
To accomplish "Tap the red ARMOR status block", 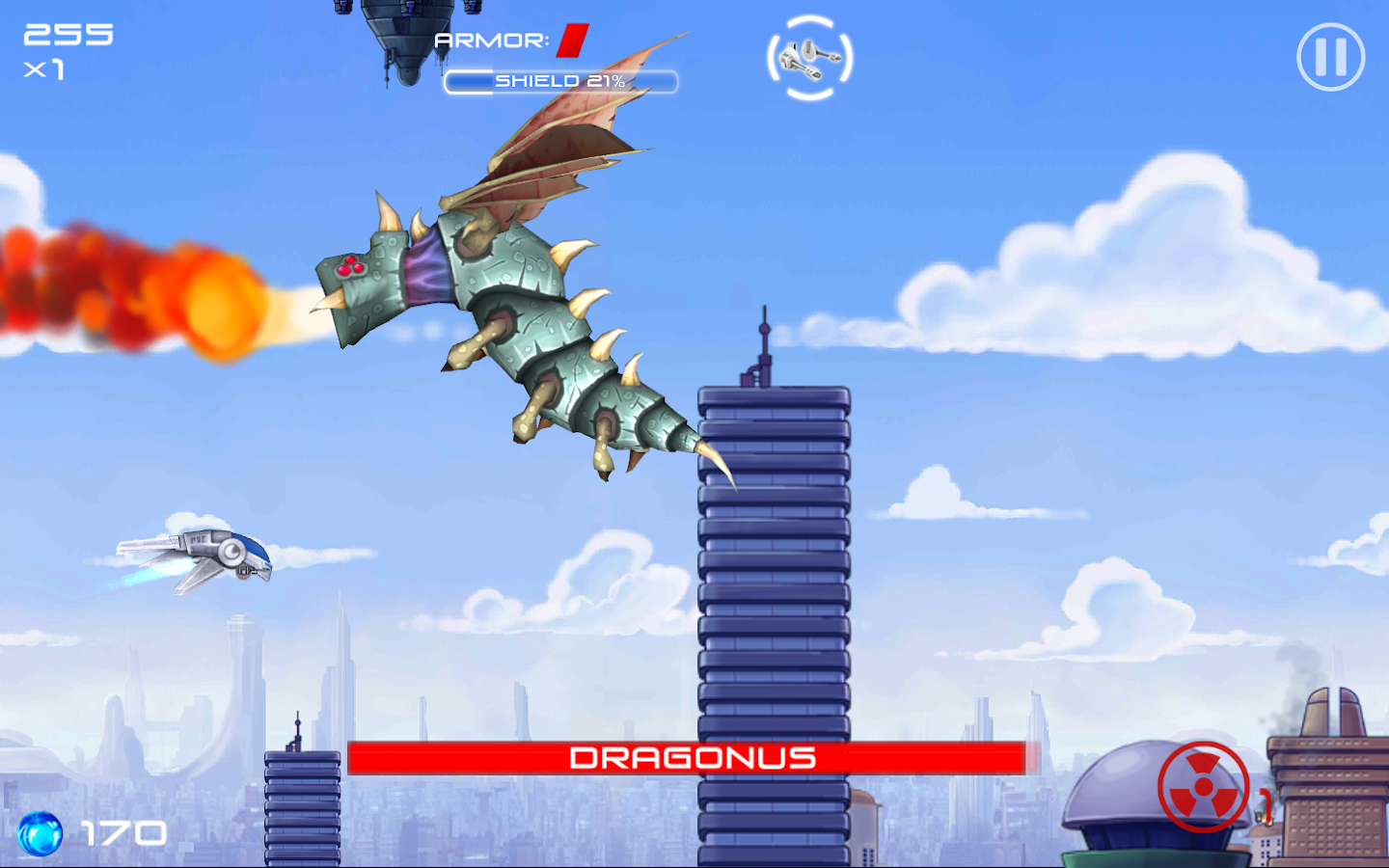I will [x=571, y=41].
